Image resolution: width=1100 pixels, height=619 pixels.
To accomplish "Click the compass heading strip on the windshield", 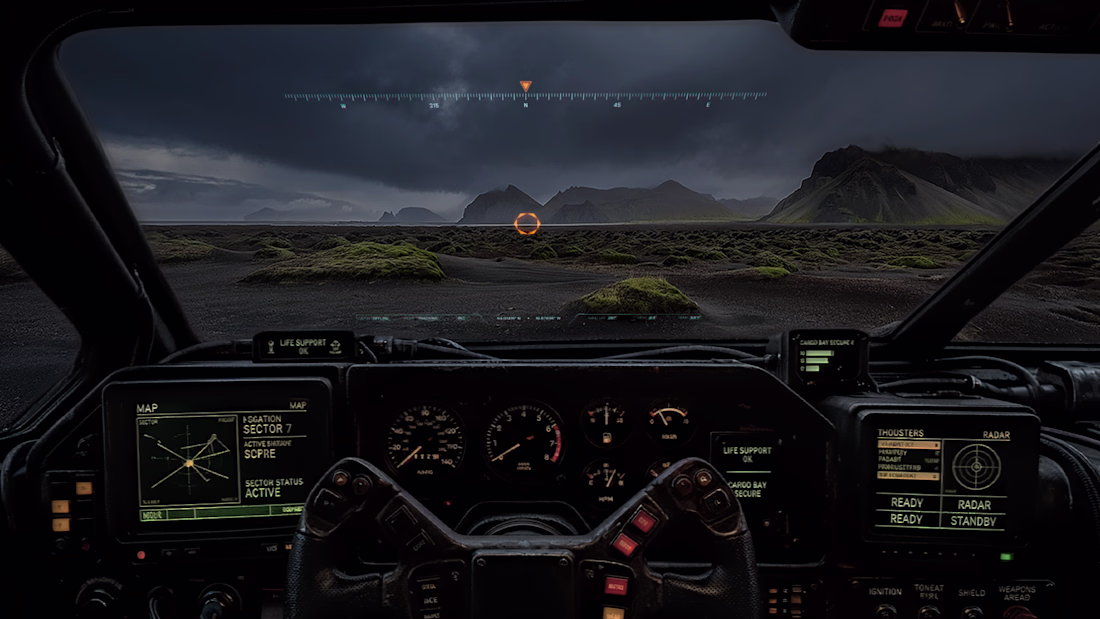I will coord(526,97).
